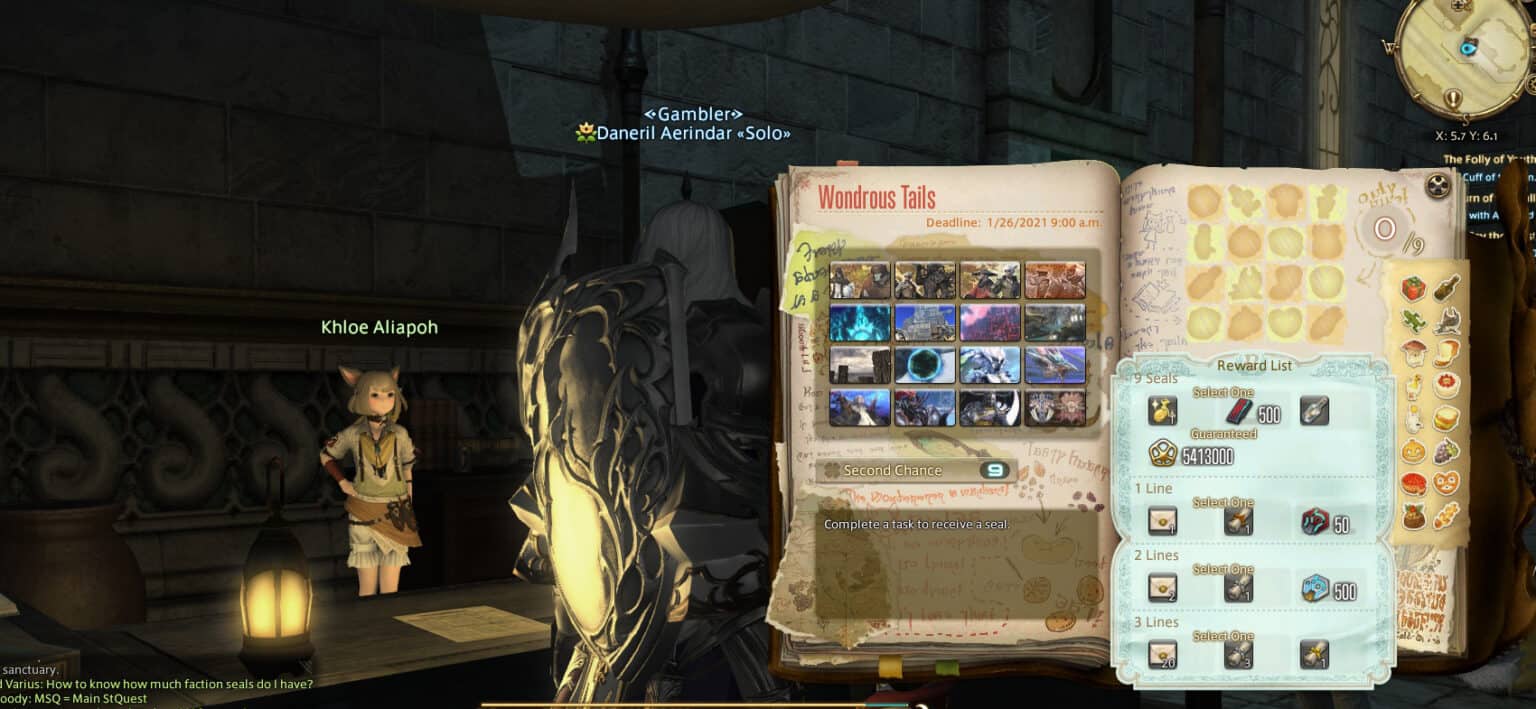
Task: Choose the gold pouch 9 Seals reward
Action: [x=1162, y=410]
